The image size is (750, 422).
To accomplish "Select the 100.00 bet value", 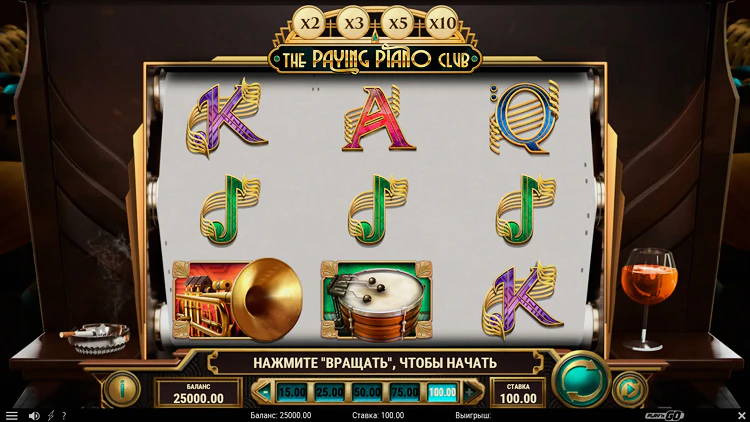I will point(441,392).
